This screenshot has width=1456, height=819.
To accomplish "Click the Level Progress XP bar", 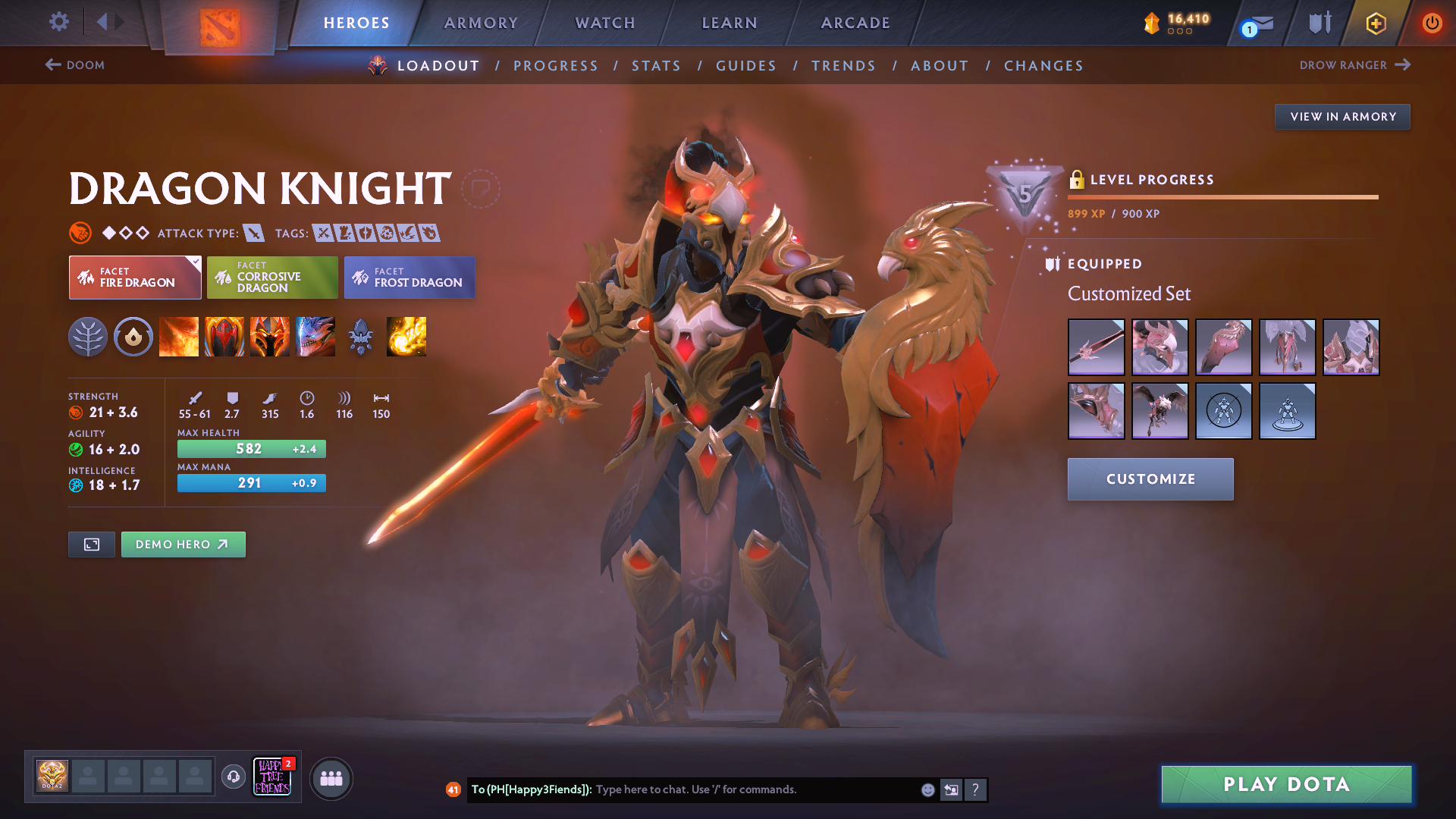I will pyautogui.click(x=1222, y=197).
